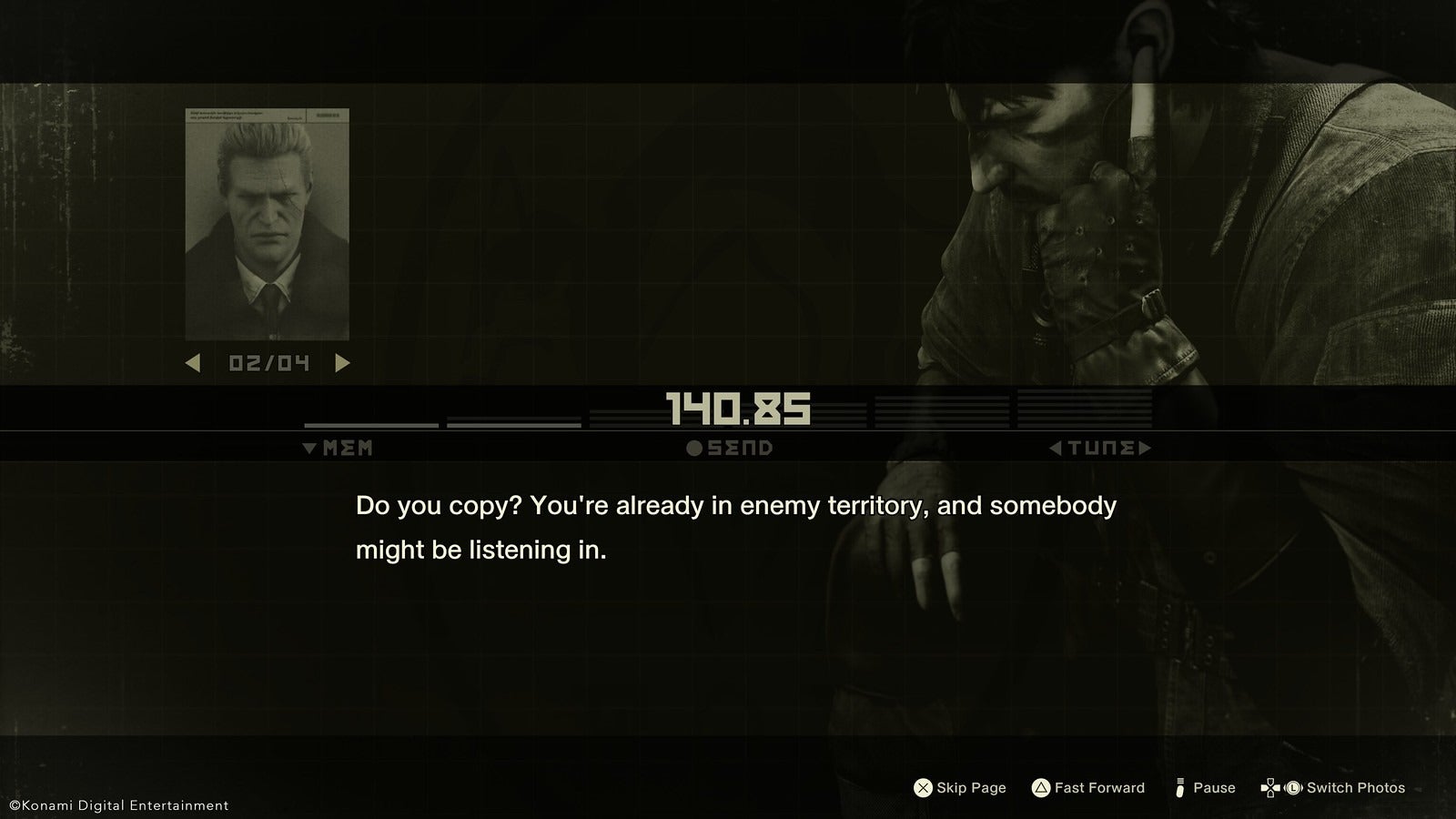Select the TUNE menu item

pyautogui.click(x=1098, y=448)
